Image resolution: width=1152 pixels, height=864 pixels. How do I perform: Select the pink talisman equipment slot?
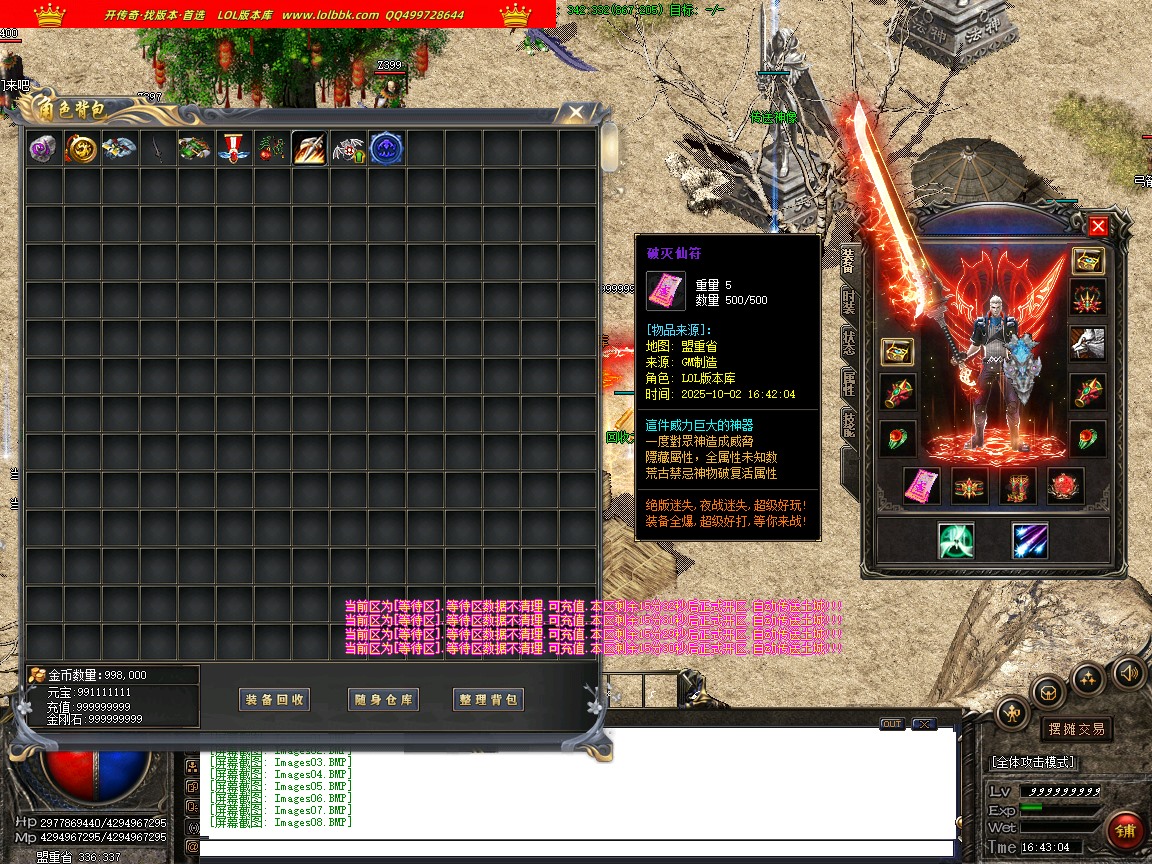[x=922, y=486]
